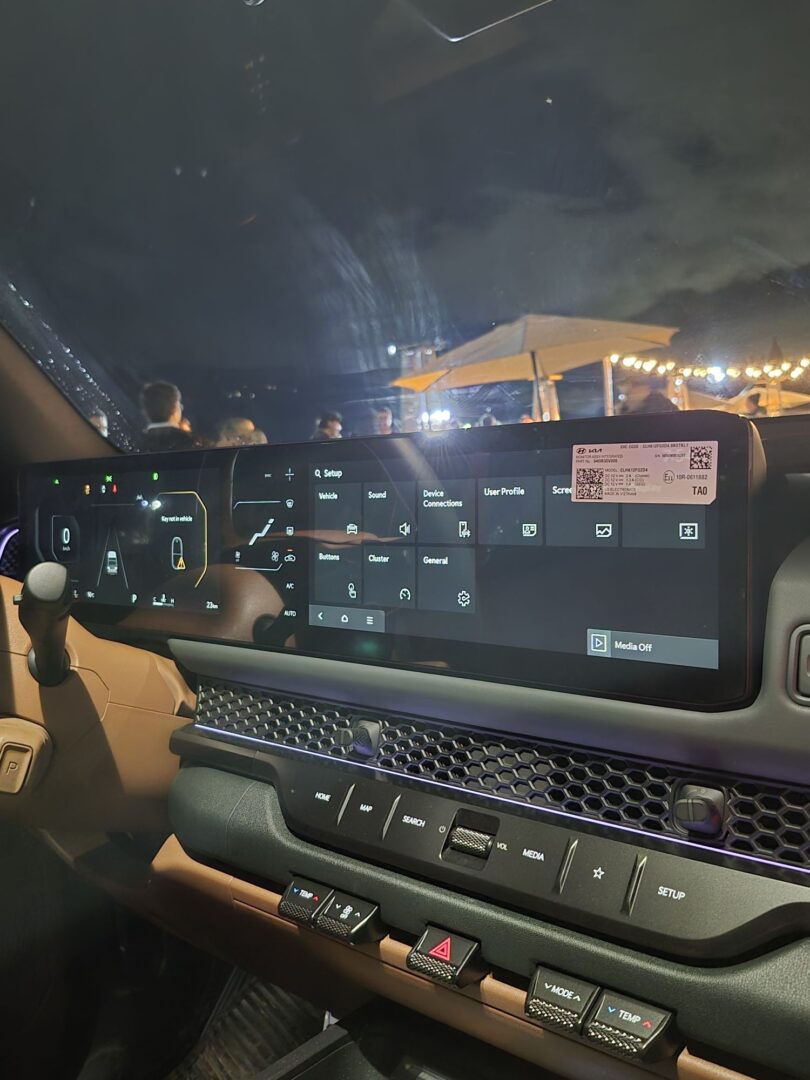Open the Vehicle settings tile
The image size is (810, 1080).
pyautogui.click(x=337, y=510)
